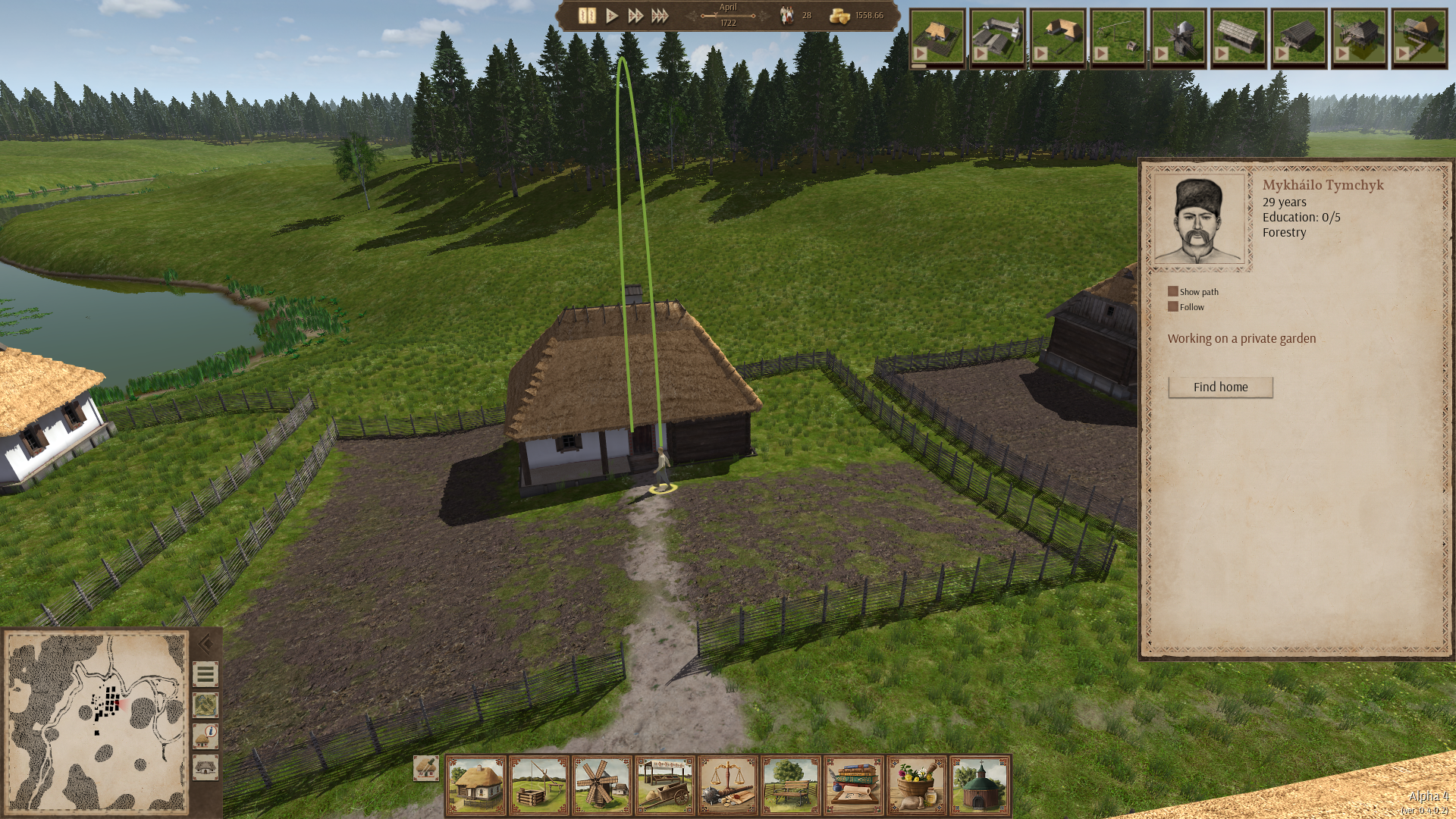Open the park bench decoration category

coord(791,785)
